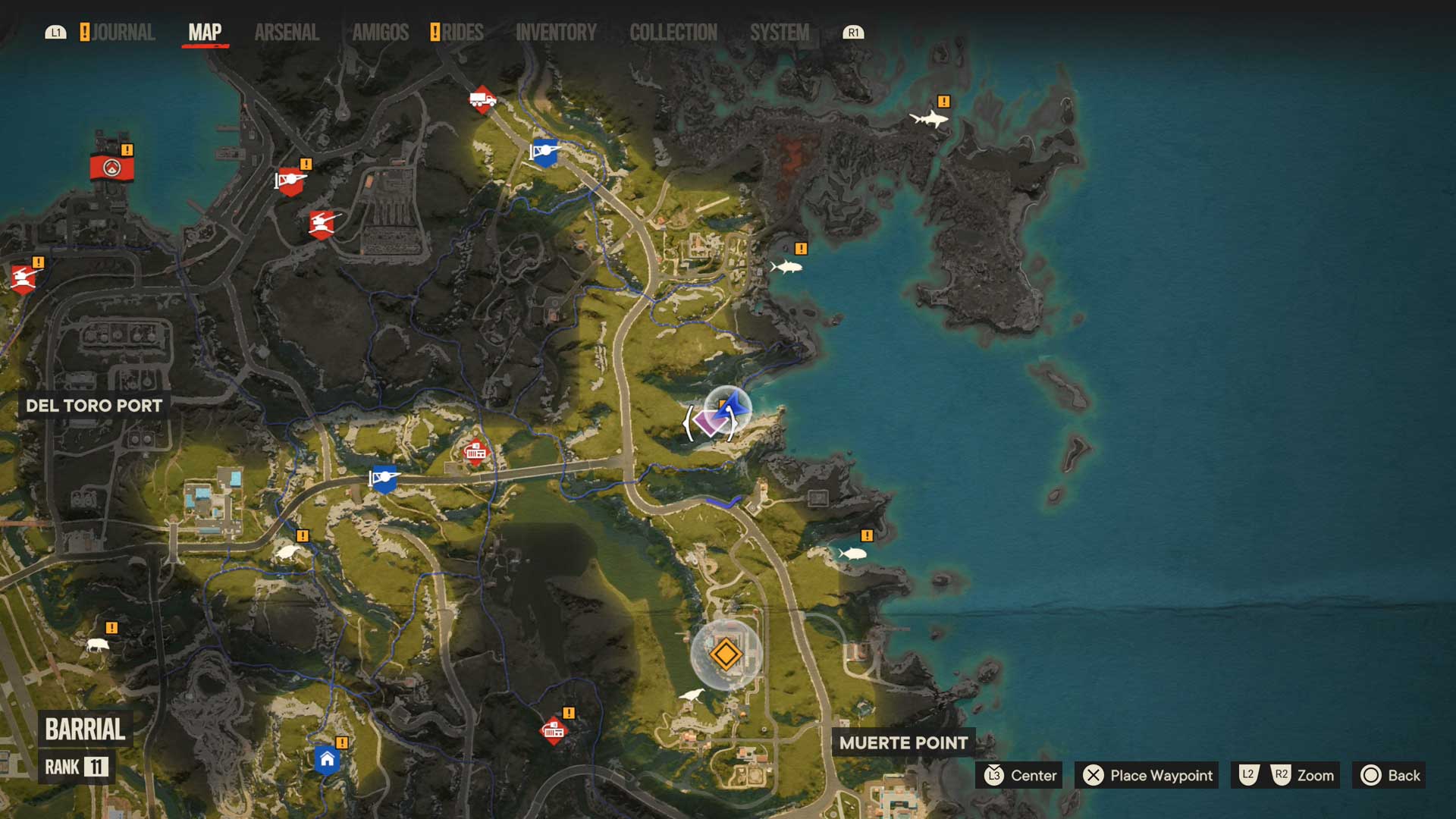Pick the boar hunting spot marker
The image size is (1456, 819).
point(97,645)
